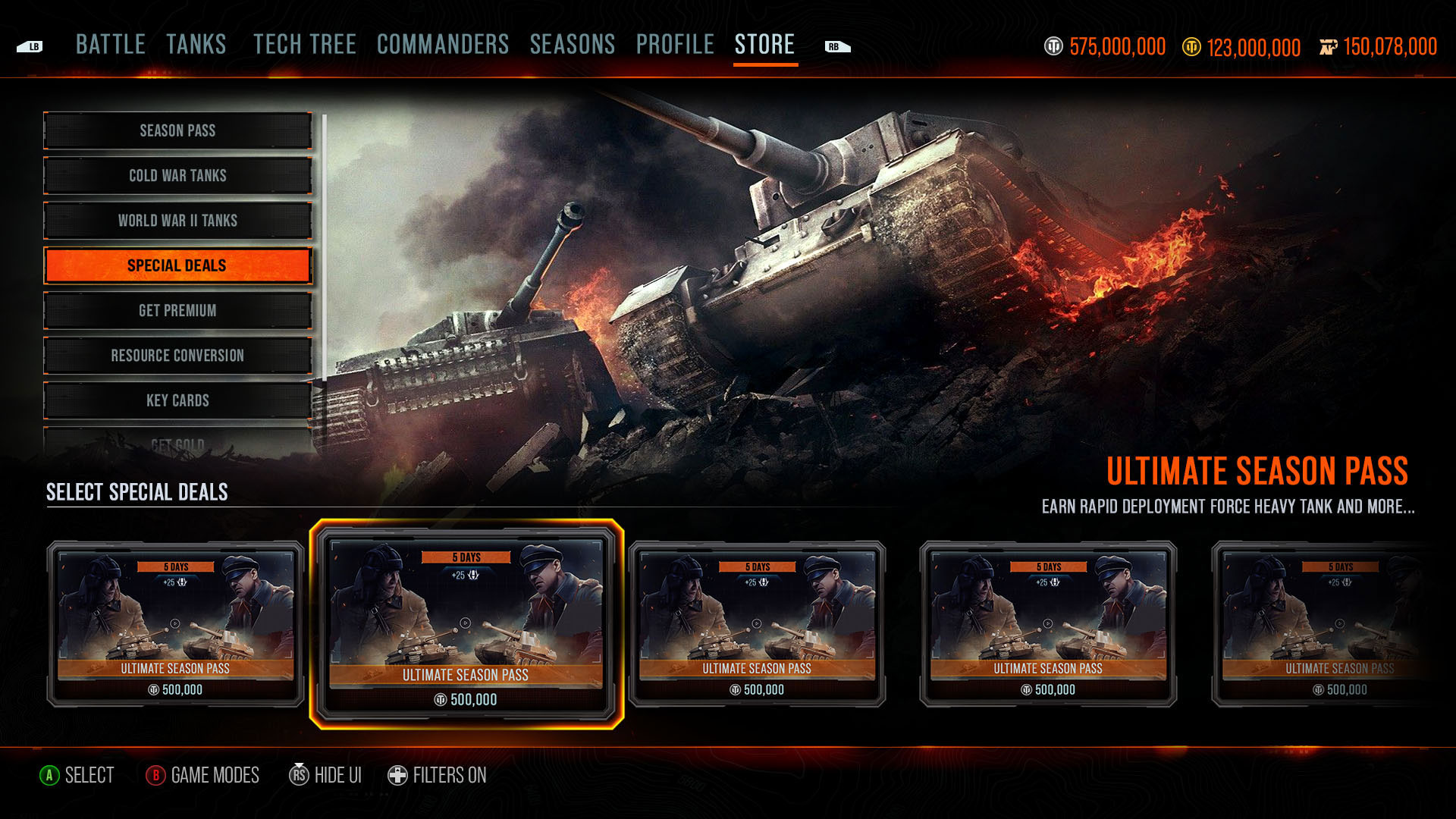
Task: Select the Store tab
Action: coord(764,45)
